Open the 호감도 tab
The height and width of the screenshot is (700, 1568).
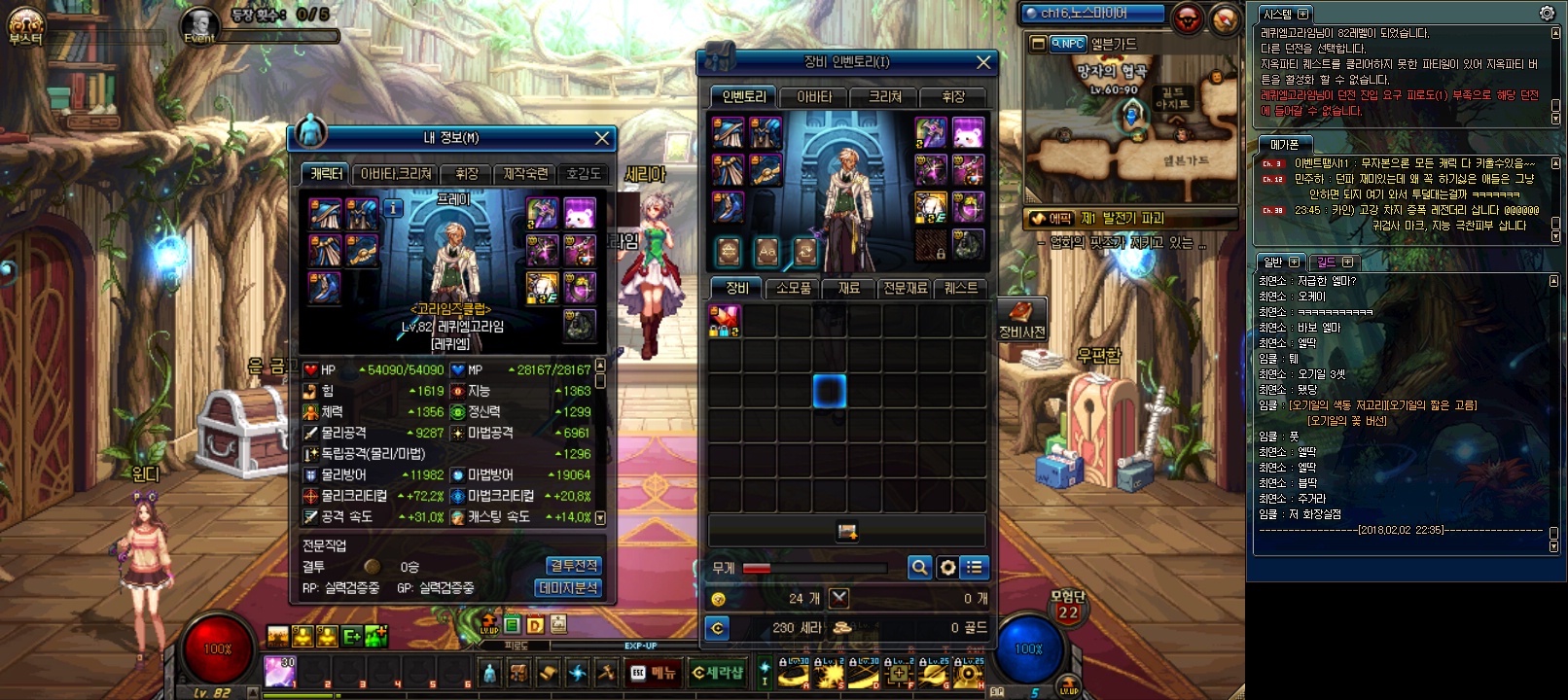coord(584,173)
